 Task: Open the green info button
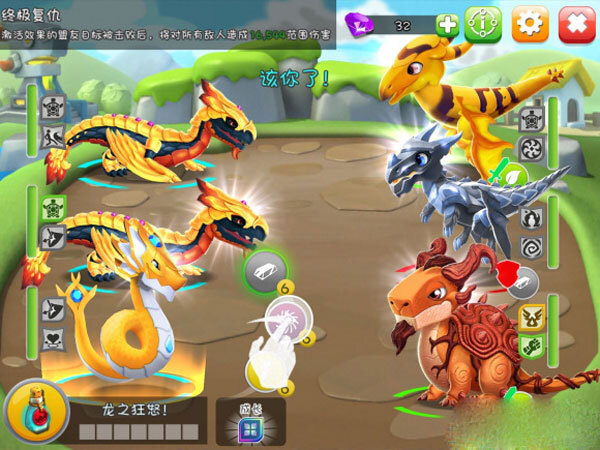click(484, 22)
